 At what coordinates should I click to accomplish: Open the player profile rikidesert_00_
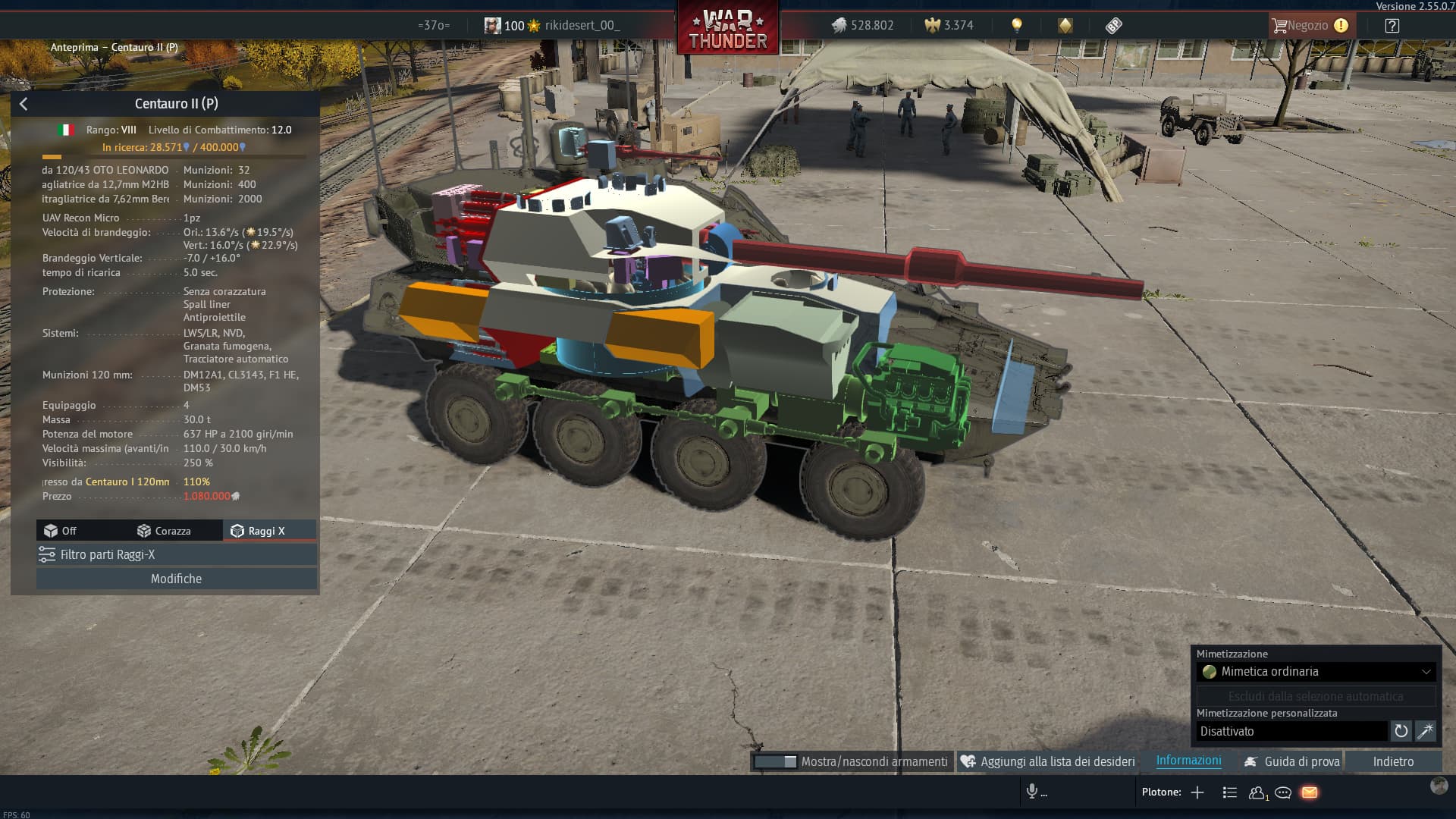(x=581, y=26)
